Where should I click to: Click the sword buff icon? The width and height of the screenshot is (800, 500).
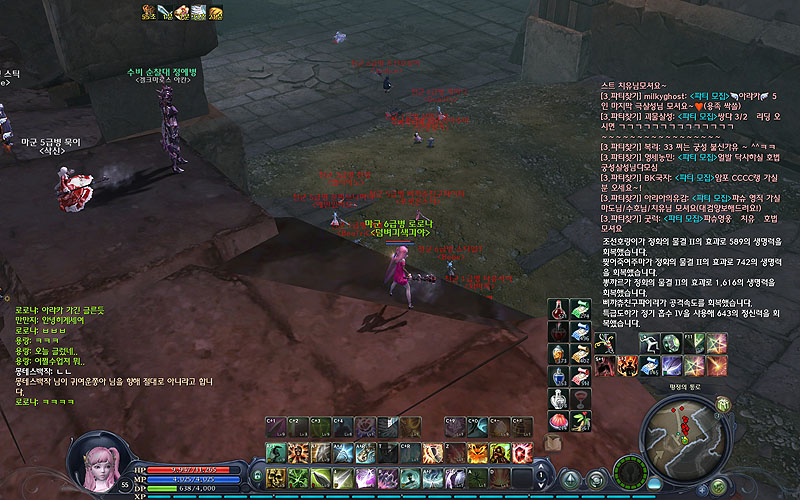(165, 11)
